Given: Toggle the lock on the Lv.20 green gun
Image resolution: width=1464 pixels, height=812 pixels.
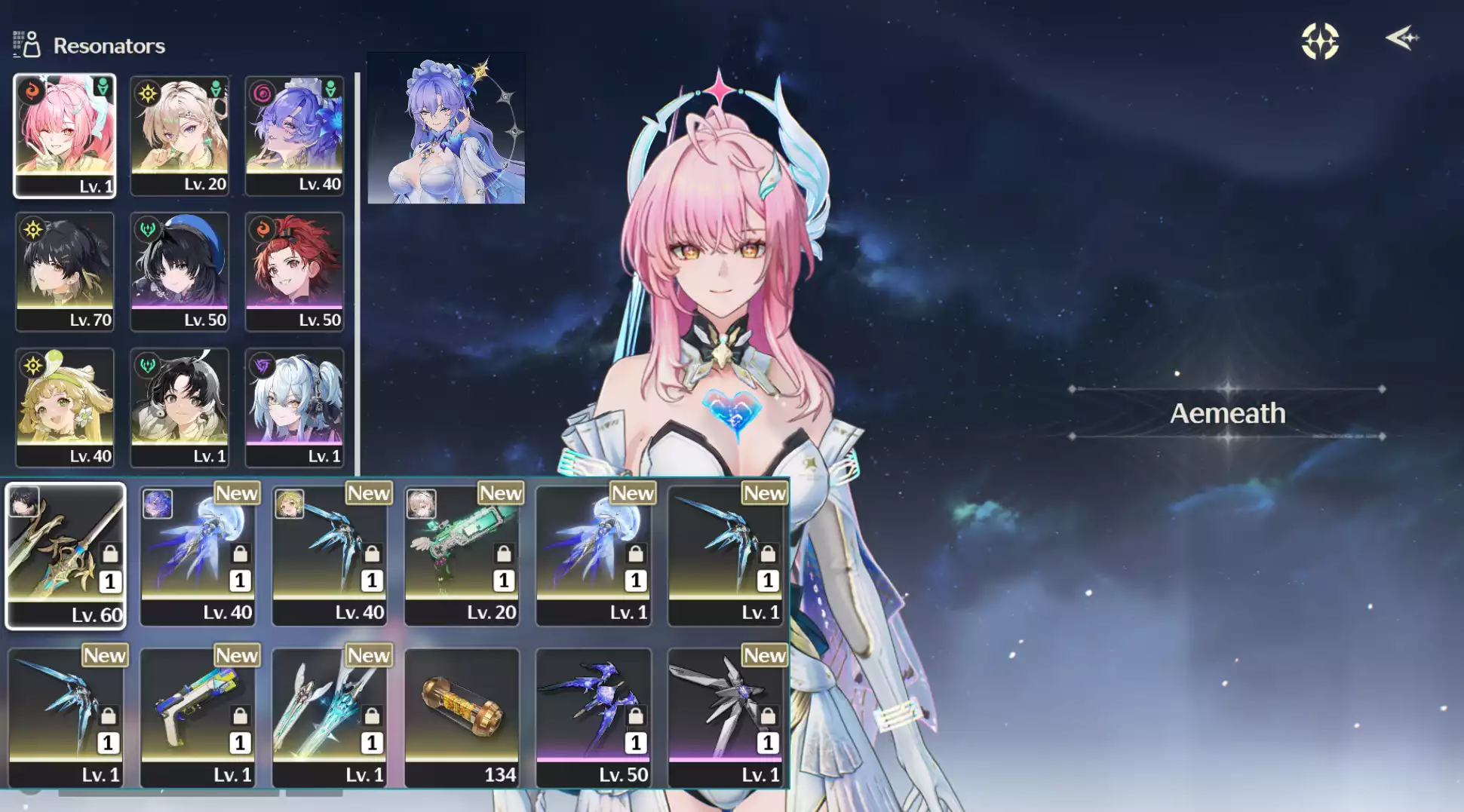Looking at the screenshot, I should [503, 553].
